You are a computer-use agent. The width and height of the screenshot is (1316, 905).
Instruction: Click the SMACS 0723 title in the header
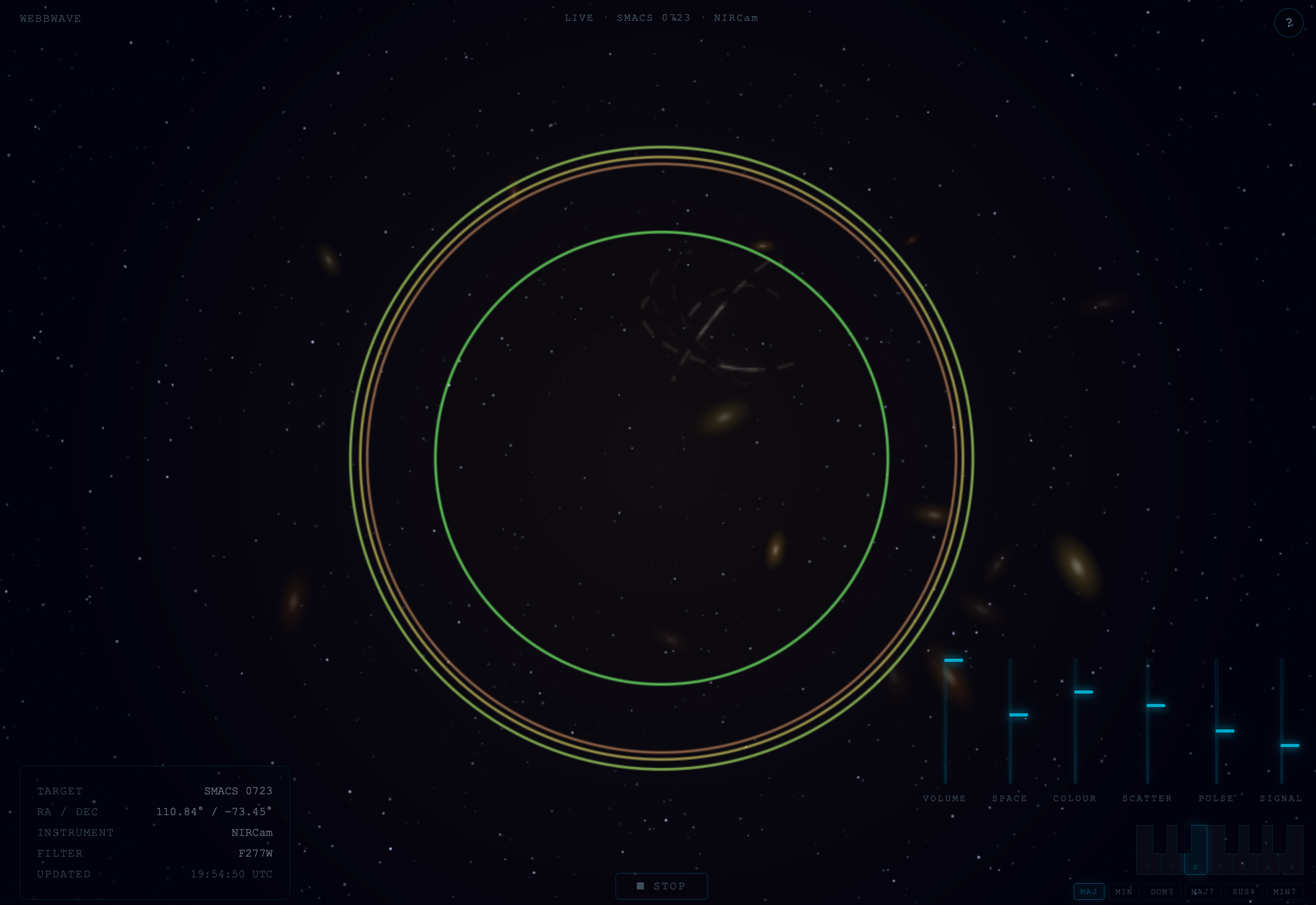tap(653, 18)
